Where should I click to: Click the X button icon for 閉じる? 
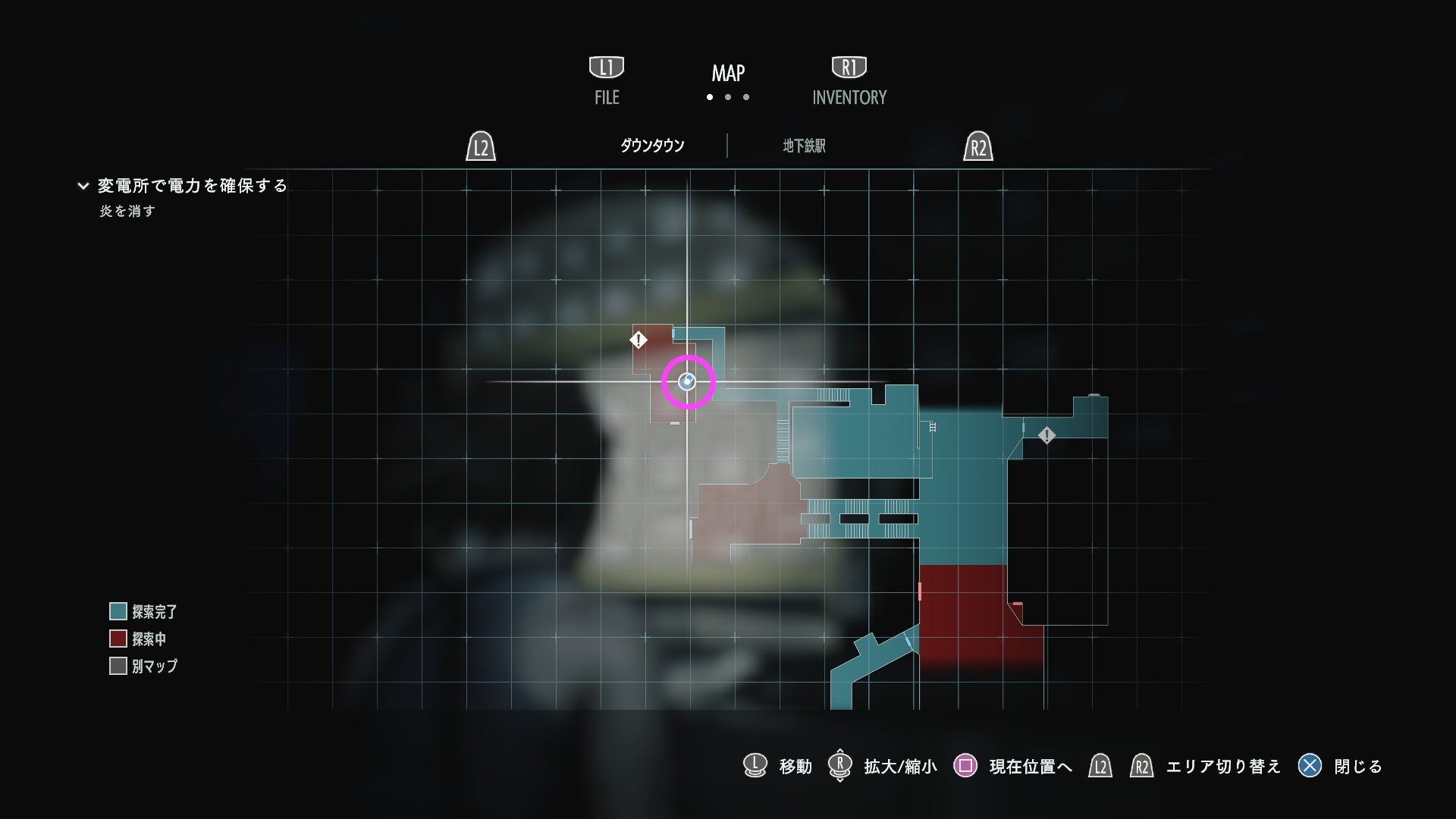1308,767
